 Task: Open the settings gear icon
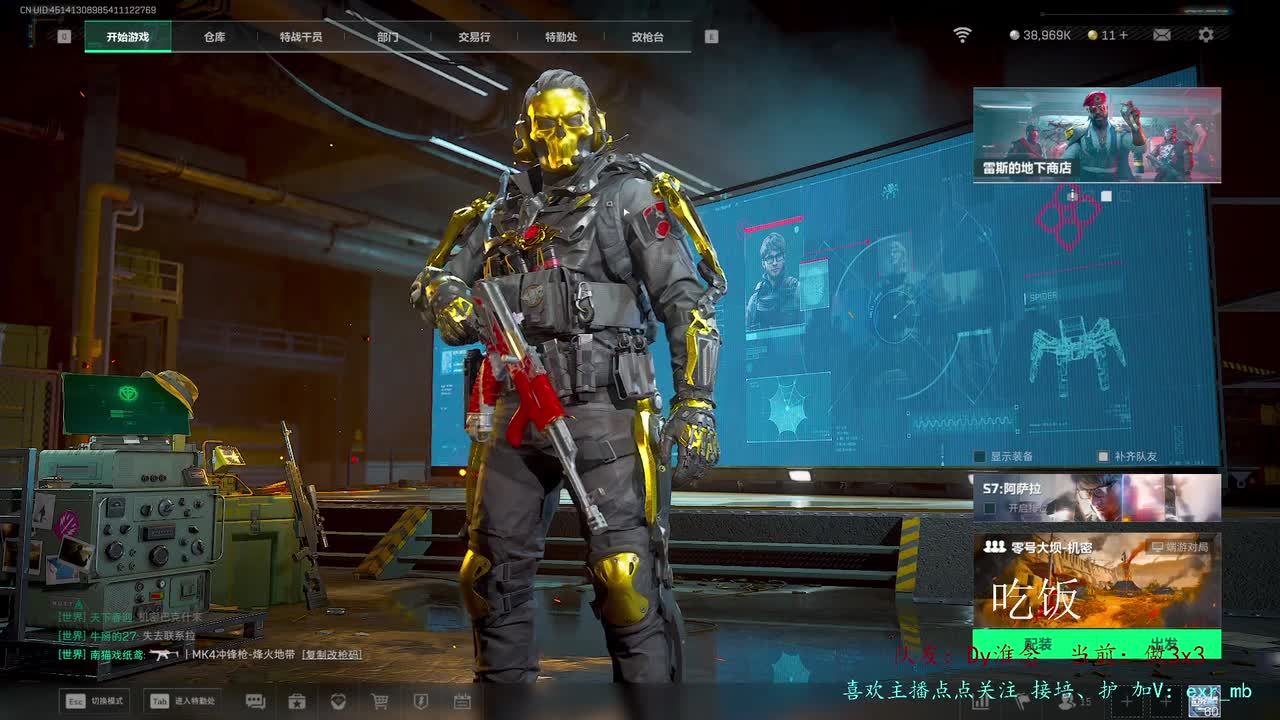point(1206,35)
